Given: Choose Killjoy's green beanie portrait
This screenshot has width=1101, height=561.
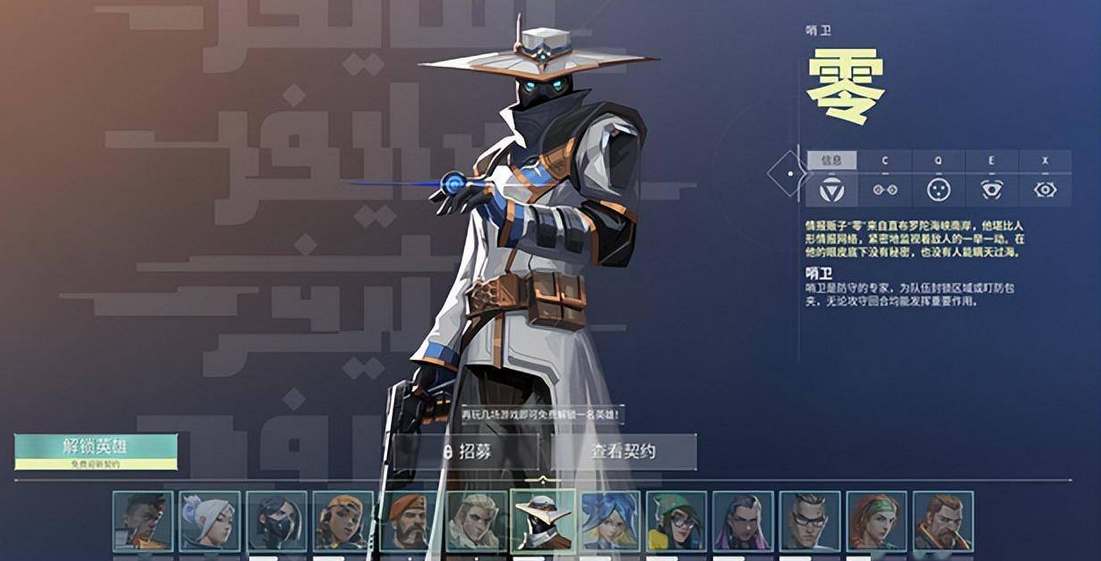Looking at the screenshot, I should pos(676,520).
